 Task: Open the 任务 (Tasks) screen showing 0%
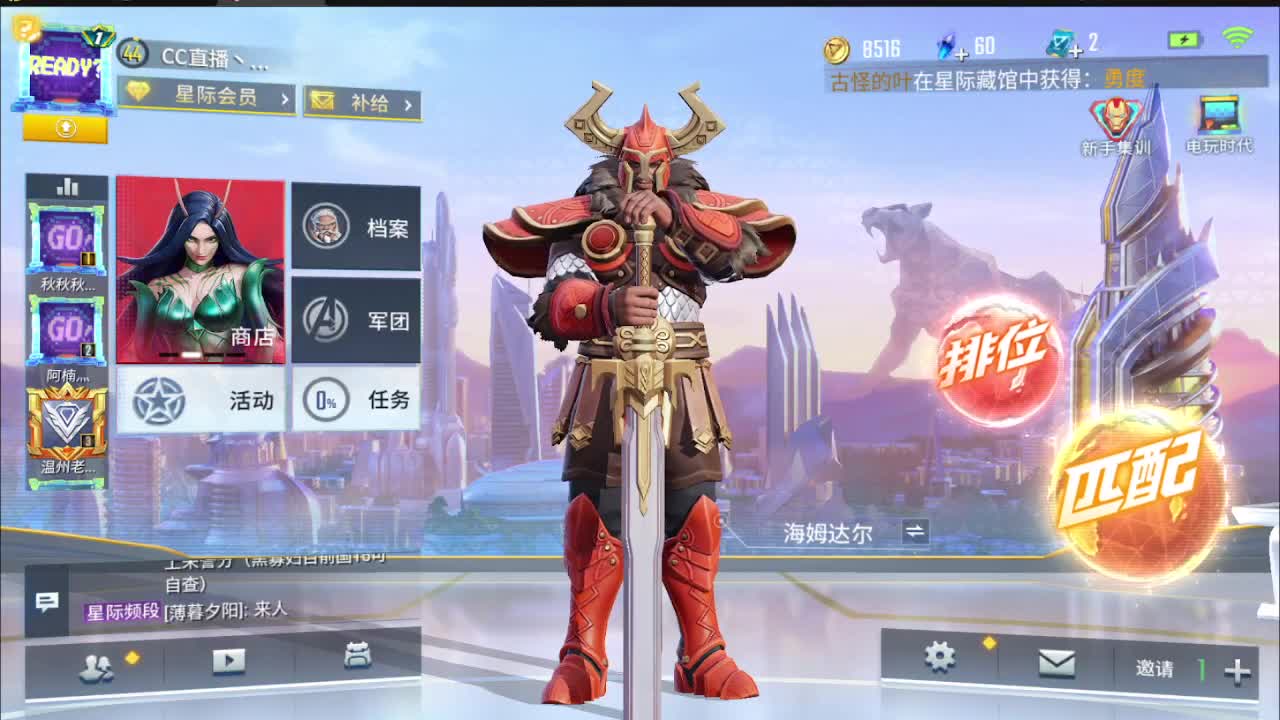point(357,399)
